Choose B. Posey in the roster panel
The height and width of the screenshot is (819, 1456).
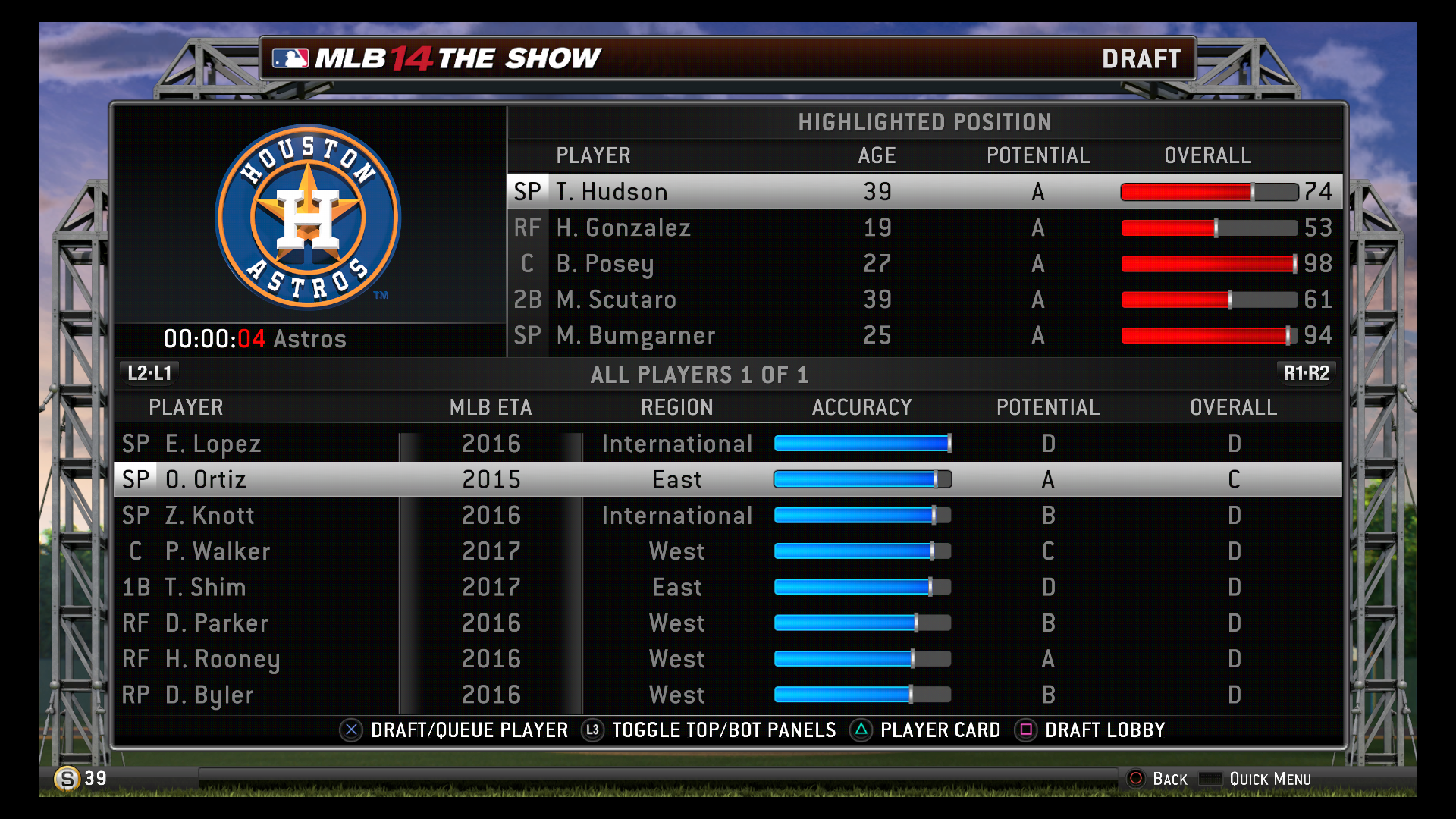pyautogui.click(x=604, y=264)
